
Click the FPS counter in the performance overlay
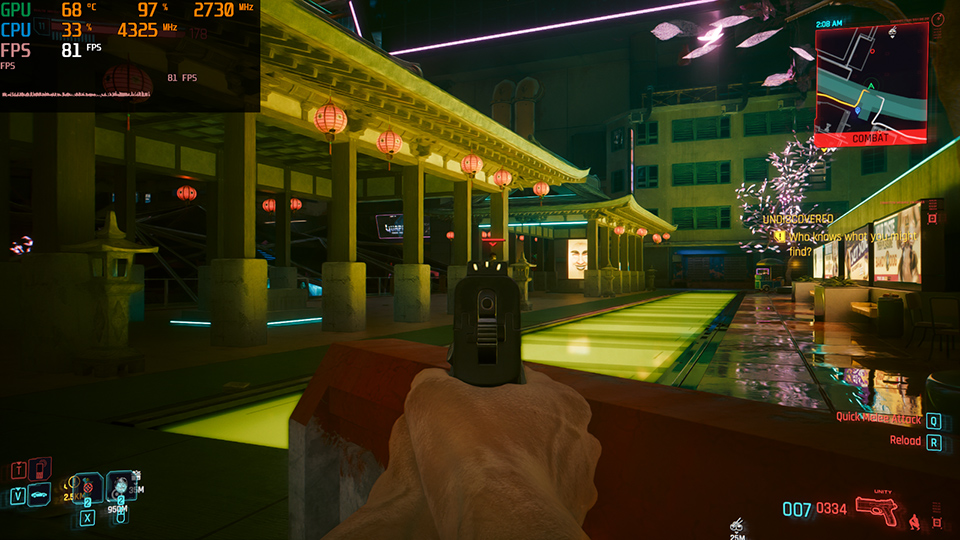coord(70,49)
